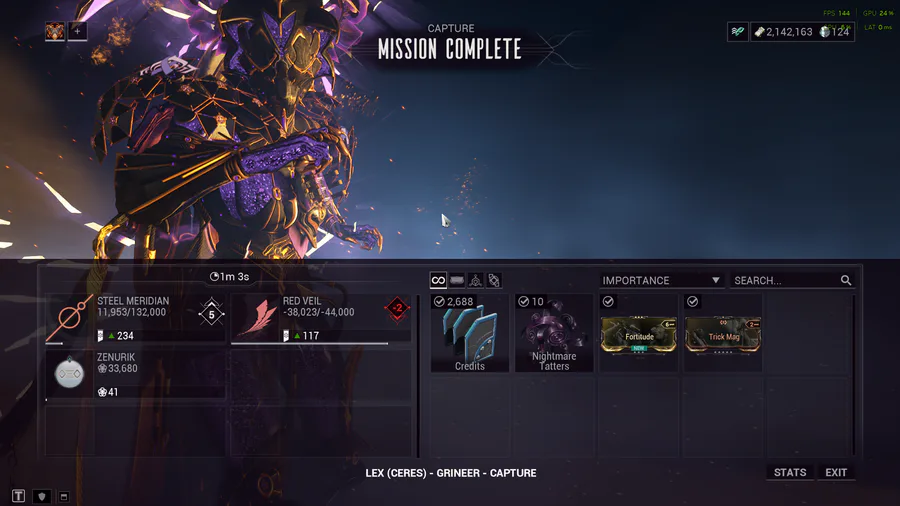The height and width of the screenshot is (506, 900).
Task: Select the infinity all-rewards filter tab
Action: [x=438, y=281]
